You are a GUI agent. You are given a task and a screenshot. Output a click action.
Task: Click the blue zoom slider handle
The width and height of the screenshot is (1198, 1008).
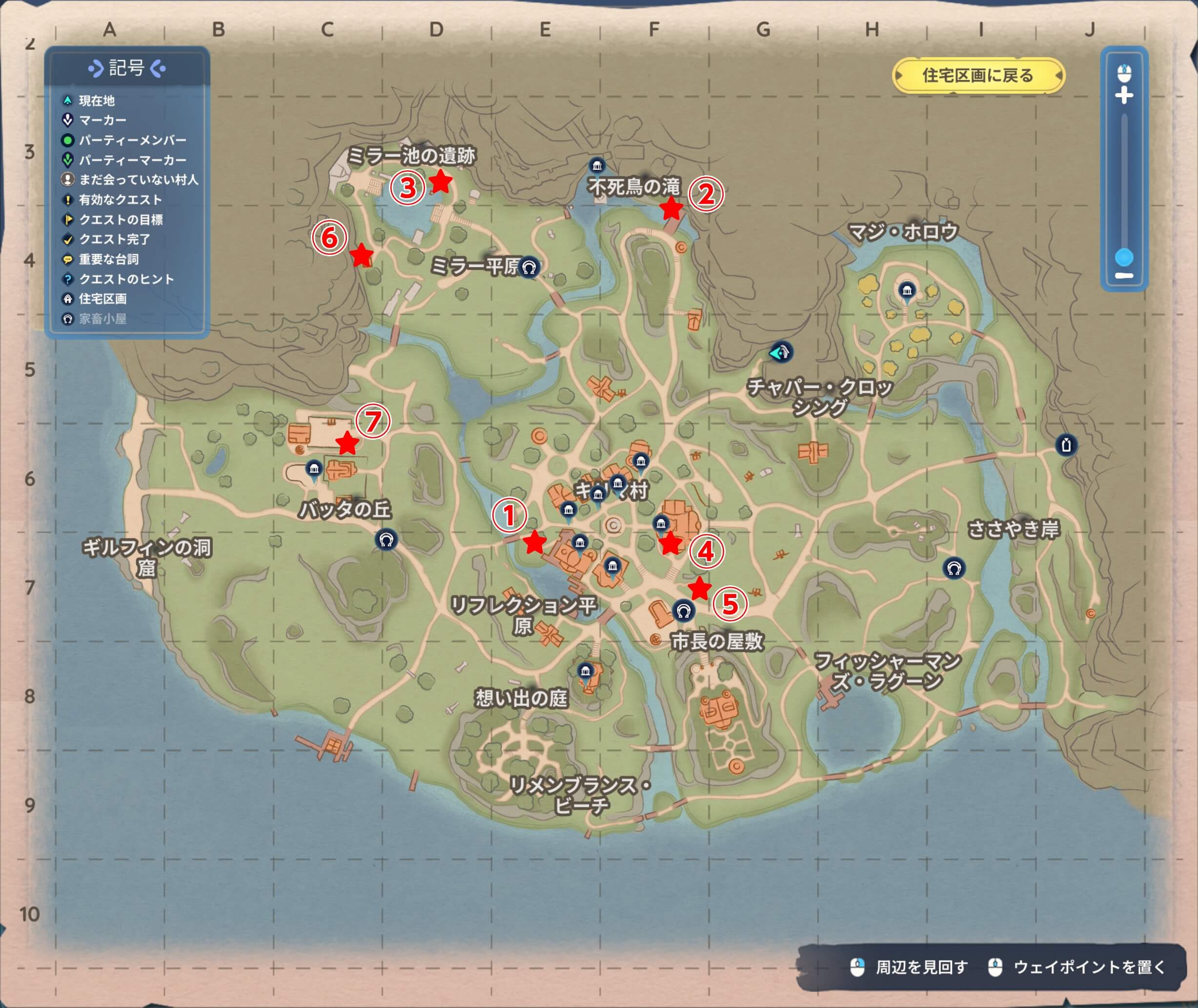[1124, 258]
